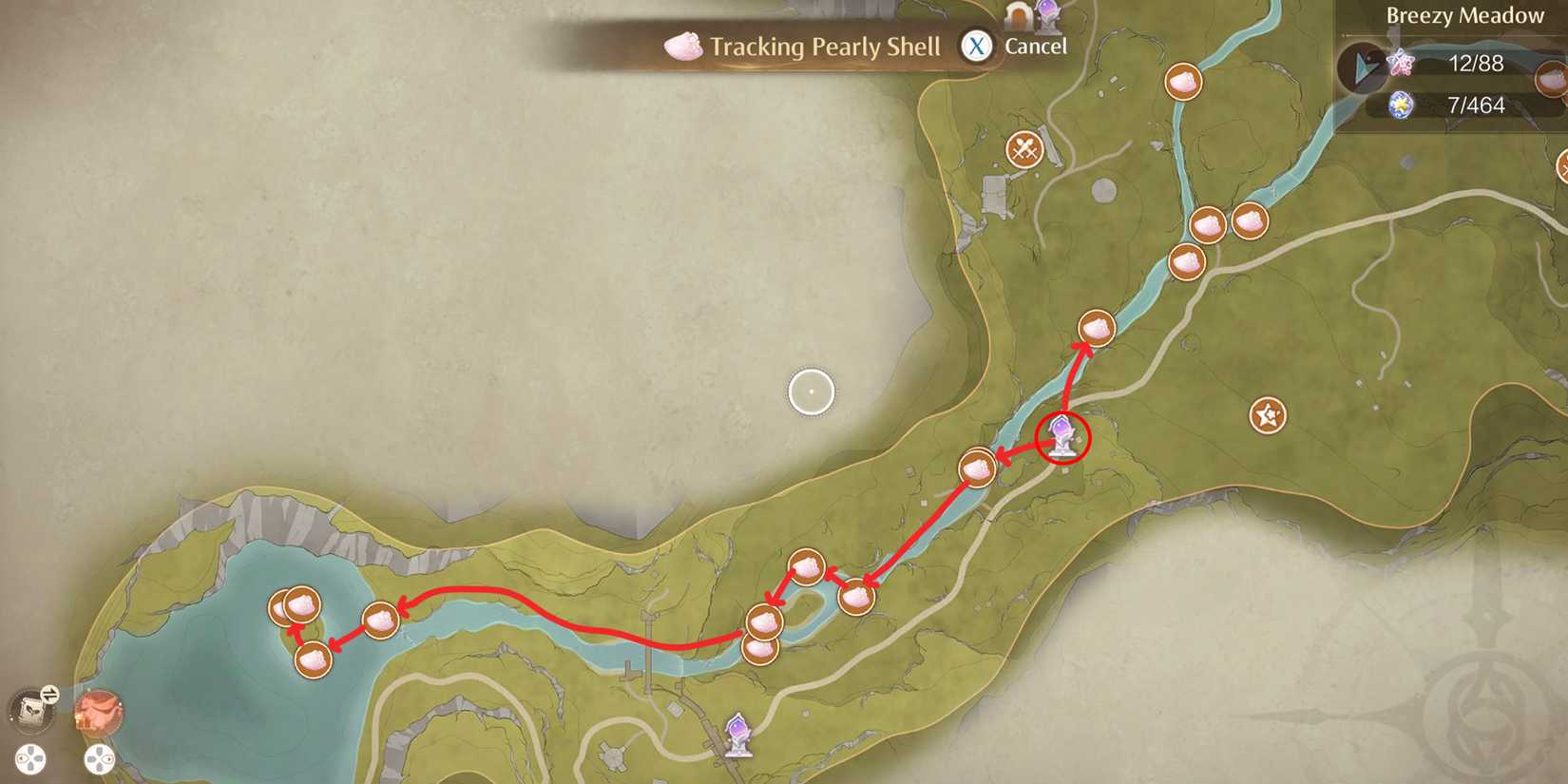The width and height of the screenshot is (1568, 784).
Task: Select the pearly shell marker at the map's top
Action: pos(1184,81)
